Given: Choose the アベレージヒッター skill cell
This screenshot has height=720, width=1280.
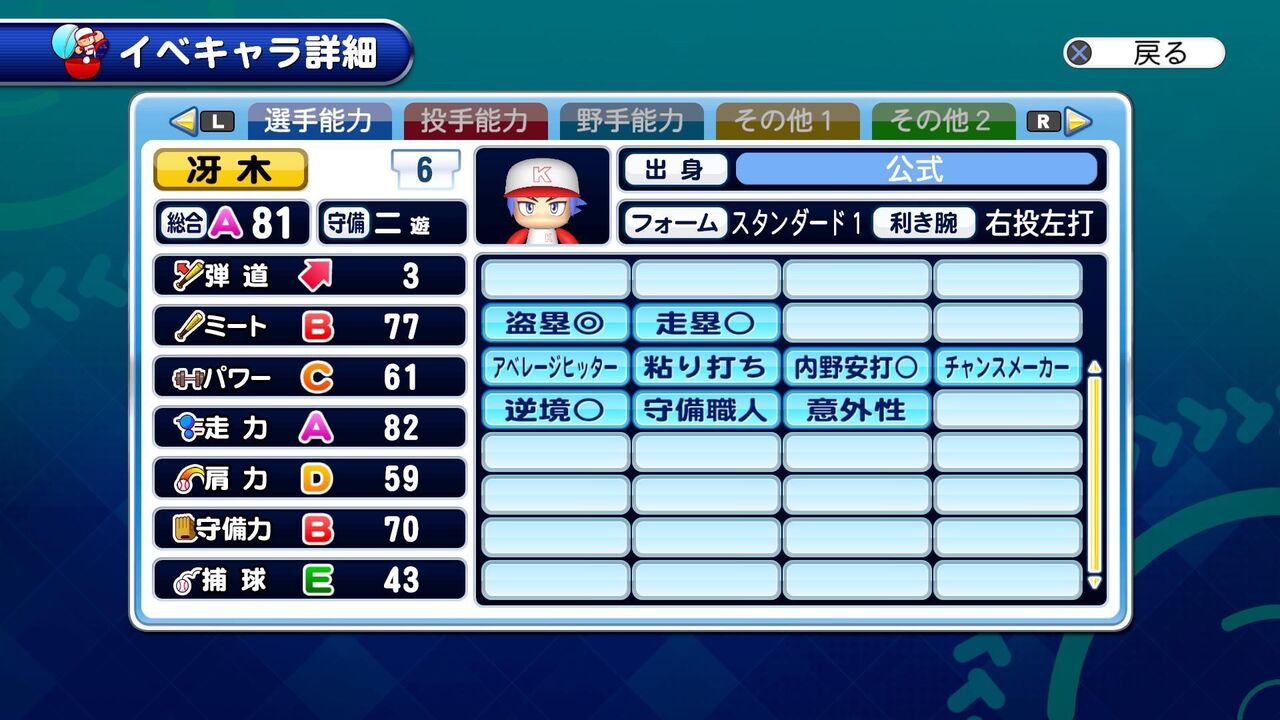Looking at the screenshot, I should click(556, 367).
